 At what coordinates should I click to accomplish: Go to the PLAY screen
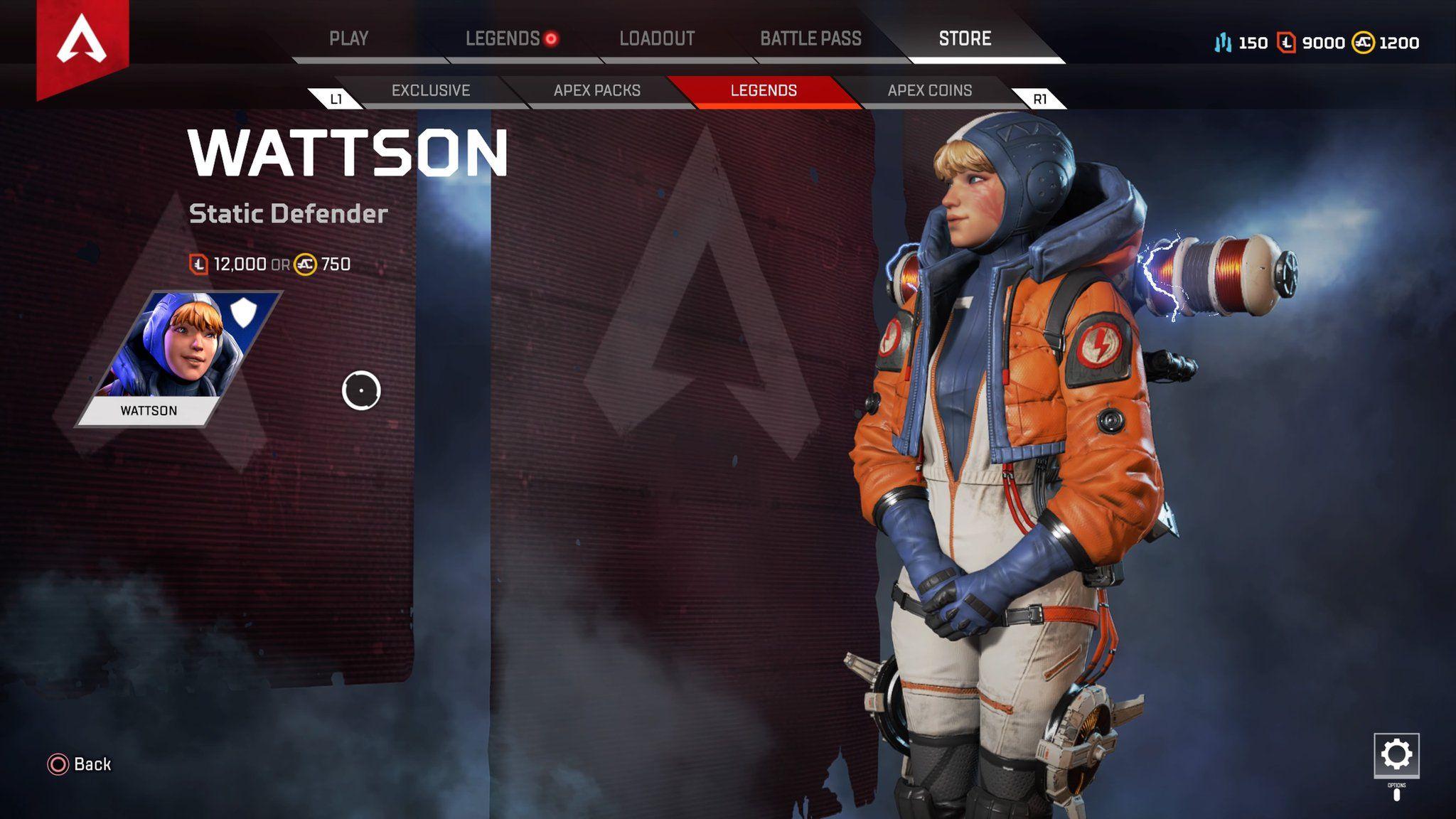point(348,39)
